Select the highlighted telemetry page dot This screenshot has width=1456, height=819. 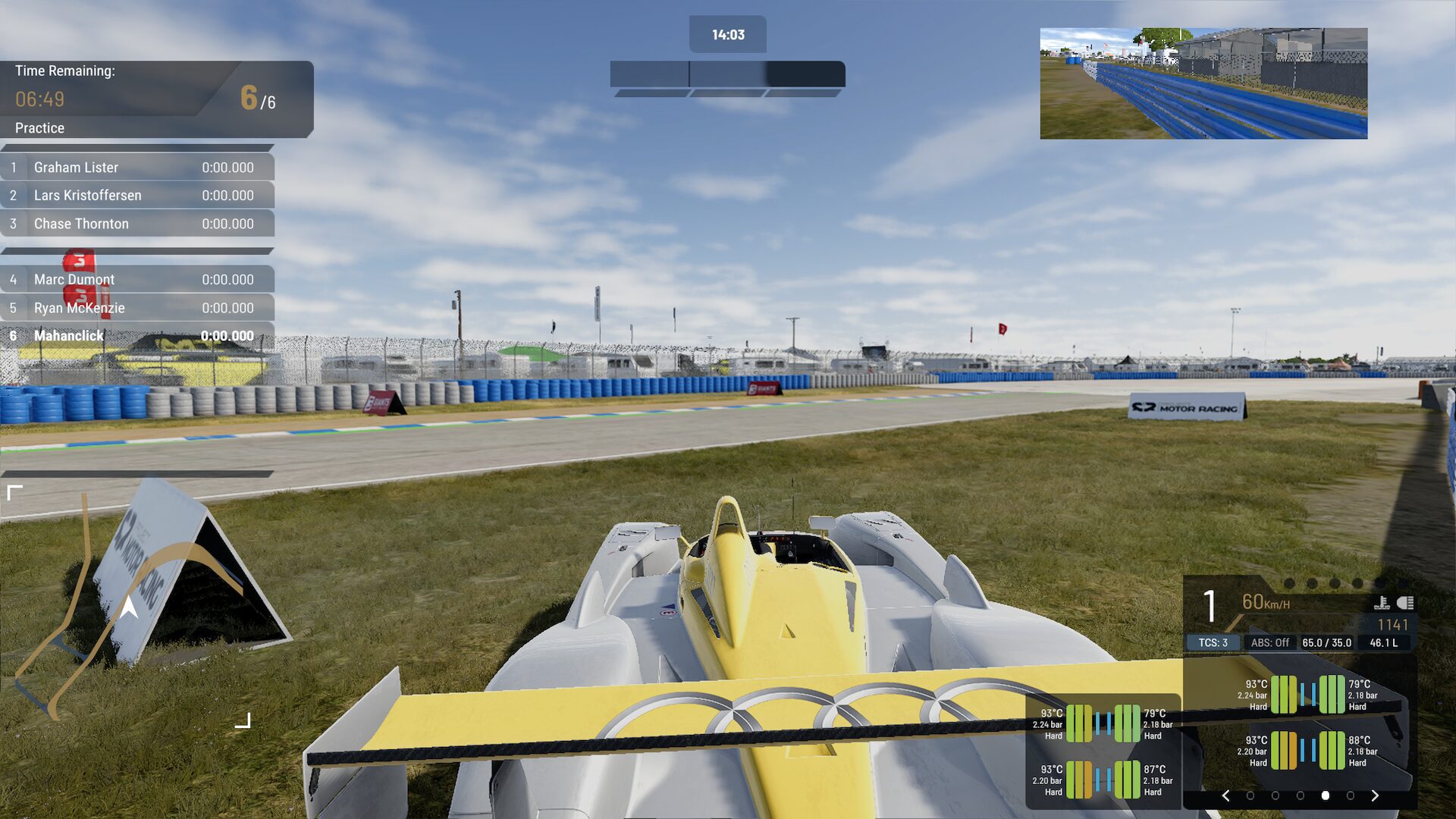(x=1325, y=794)
